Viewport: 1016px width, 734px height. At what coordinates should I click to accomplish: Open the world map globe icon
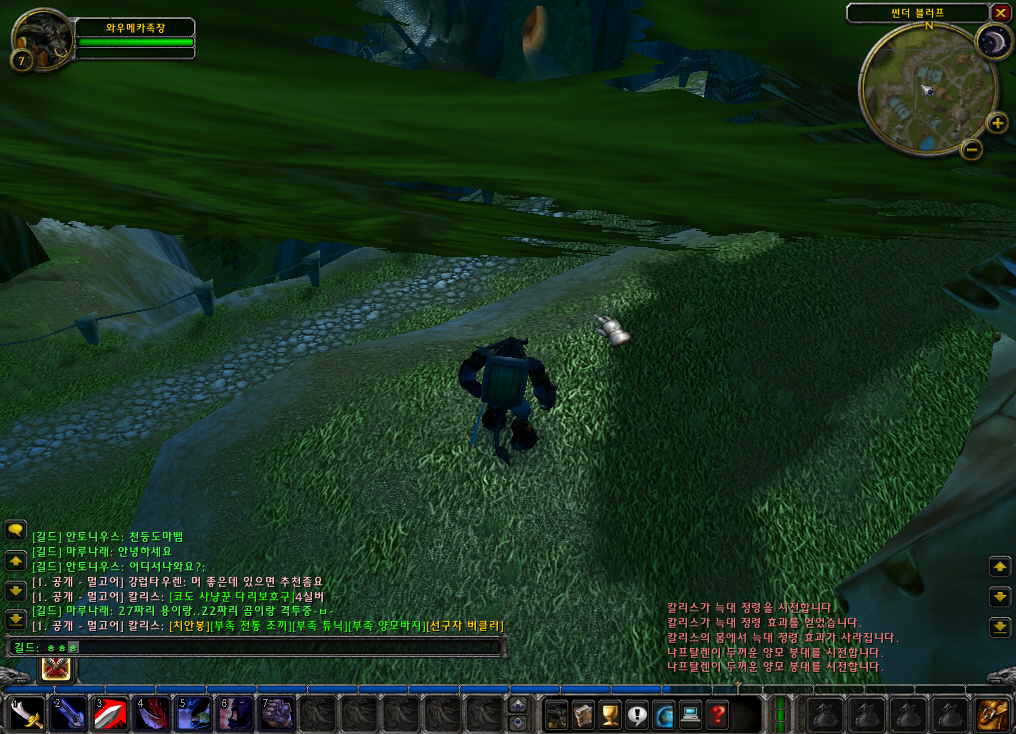(663, 715)
